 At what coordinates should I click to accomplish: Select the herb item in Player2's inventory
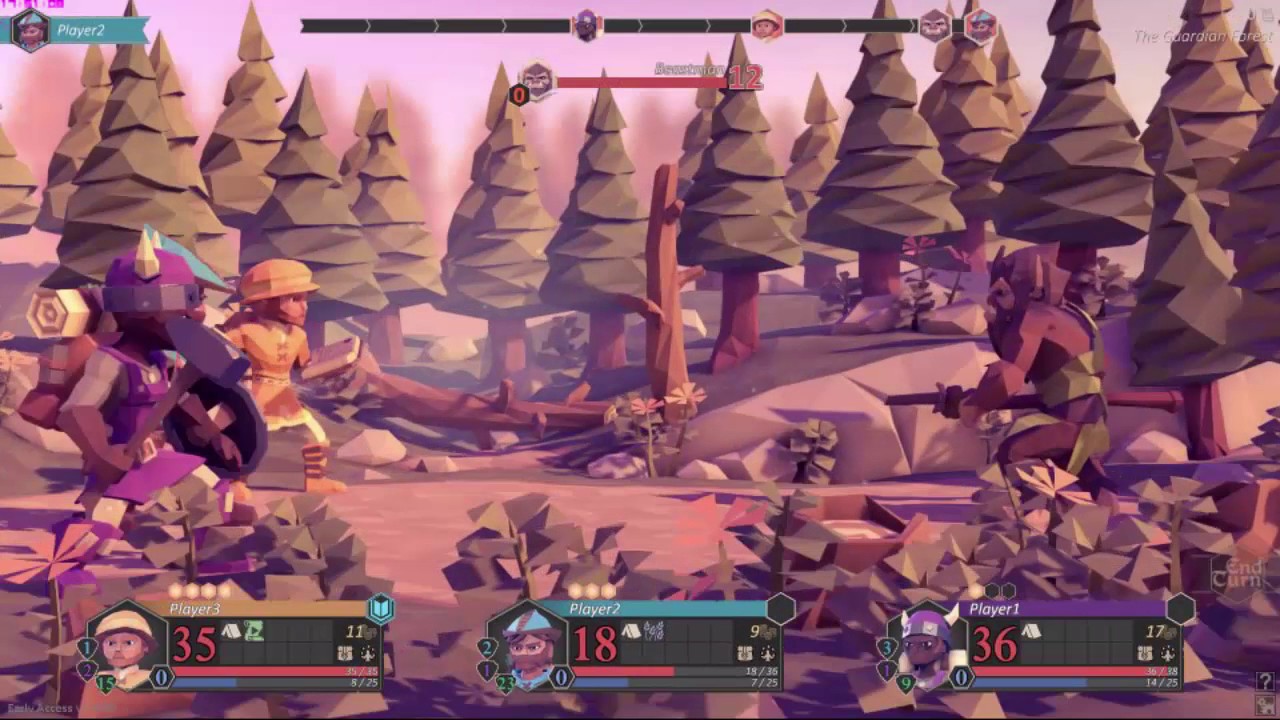[654, 631]
